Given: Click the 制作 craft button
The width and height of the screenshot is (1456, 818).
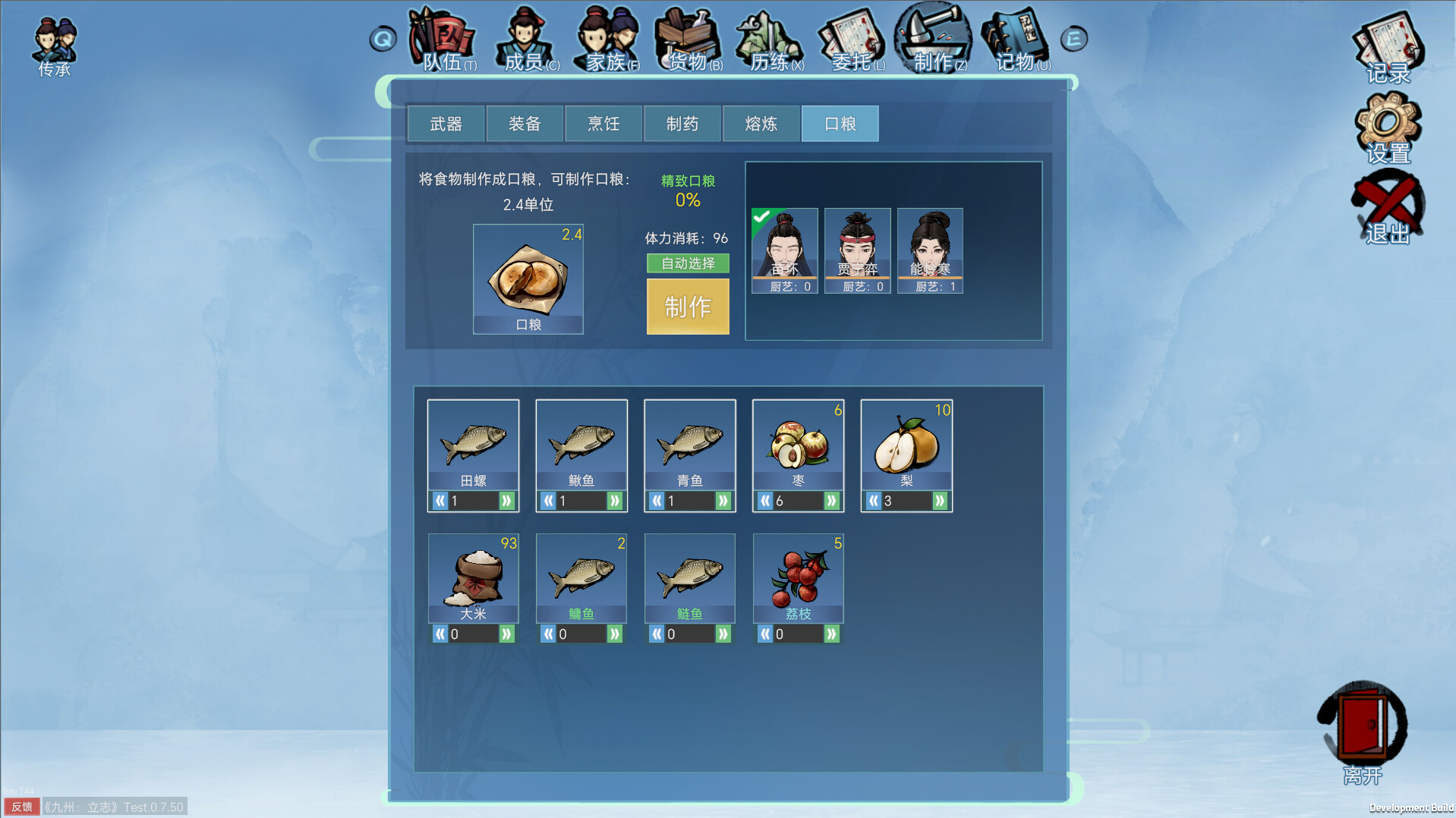Looking at the screenshot, I should 687,307.
